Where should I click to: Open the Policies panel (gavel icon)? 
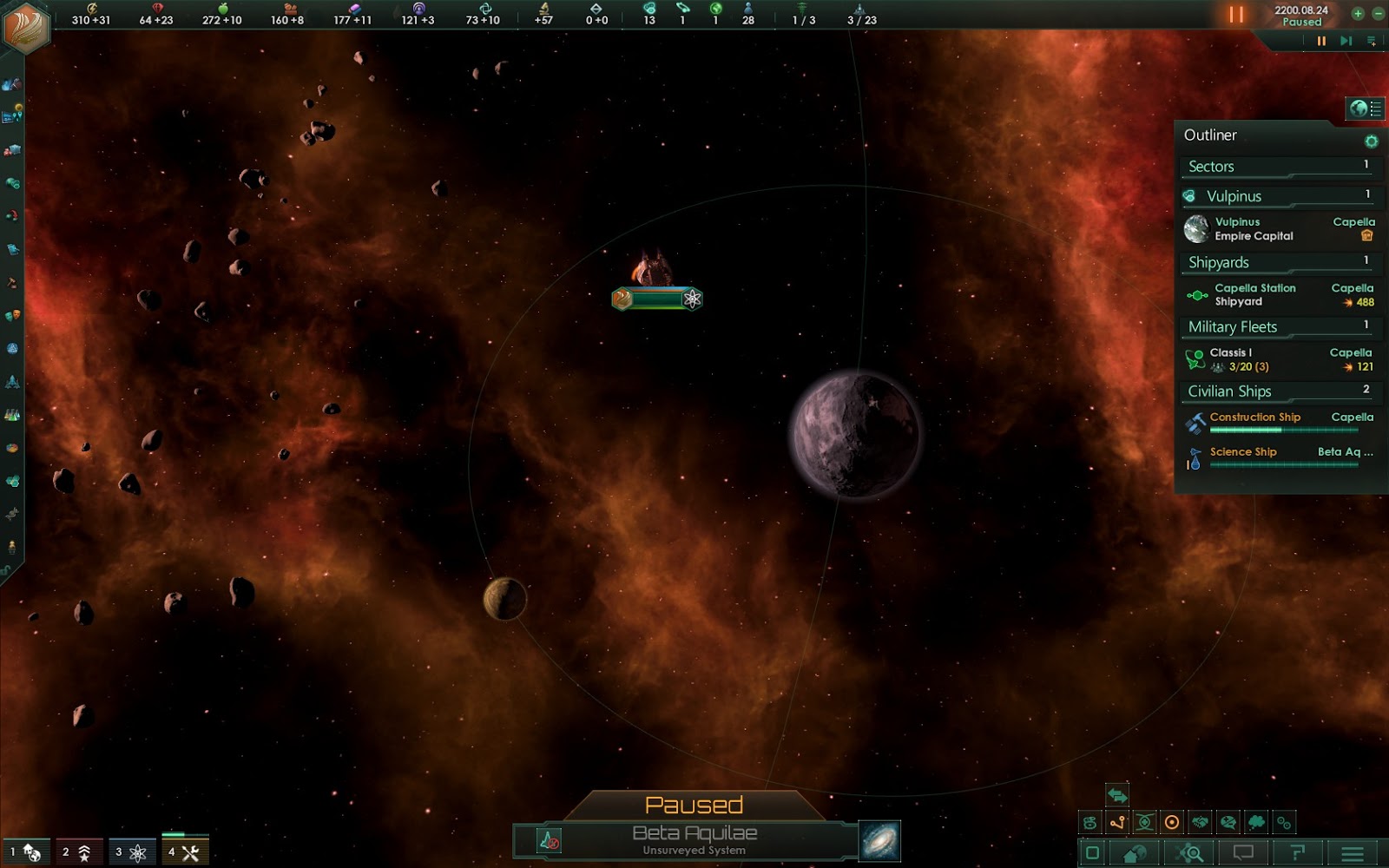pyautogui.click(x=12, y=283)
